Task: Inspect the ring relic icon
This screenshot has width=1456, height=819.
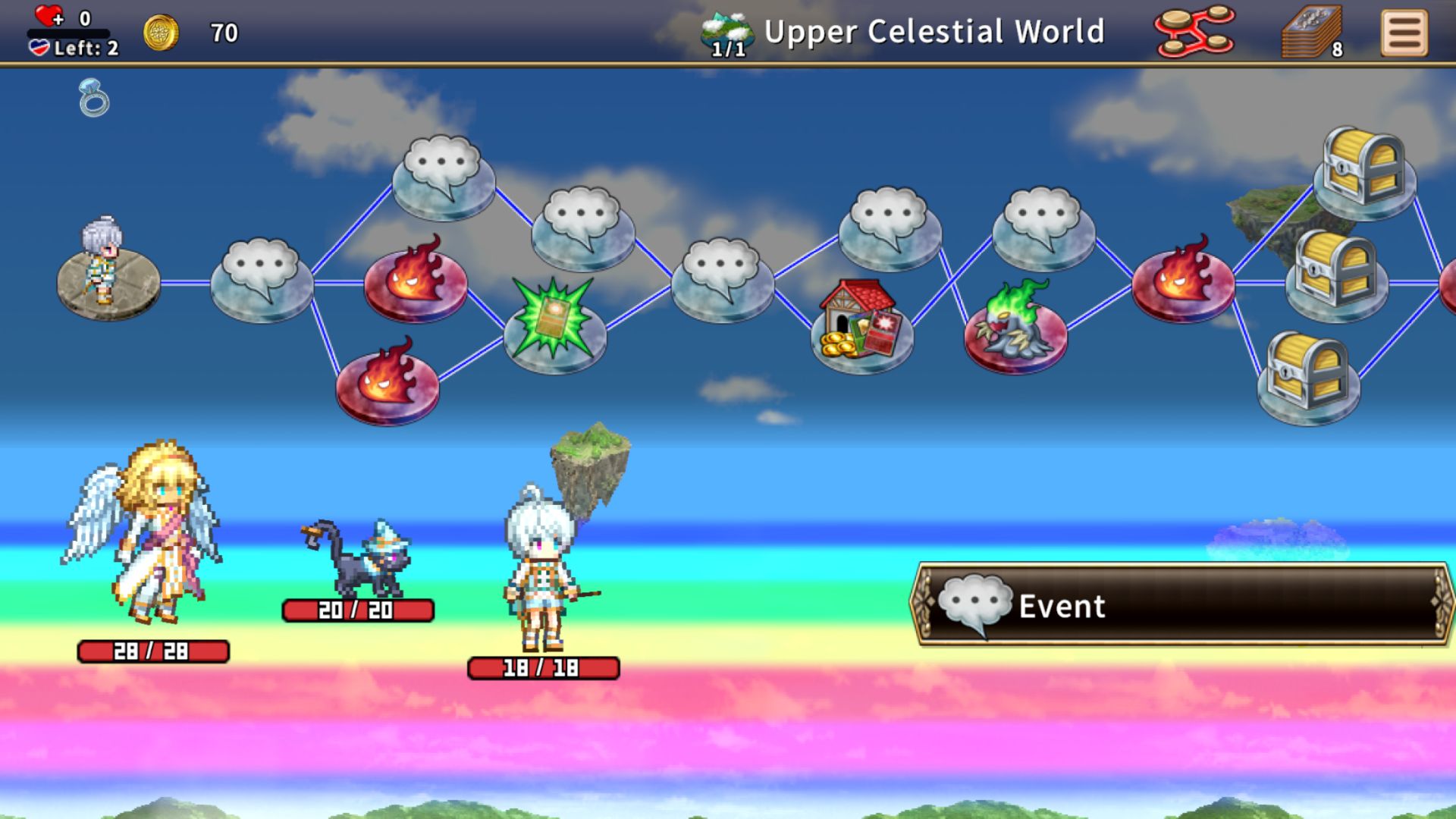Action: pos(94,99)
